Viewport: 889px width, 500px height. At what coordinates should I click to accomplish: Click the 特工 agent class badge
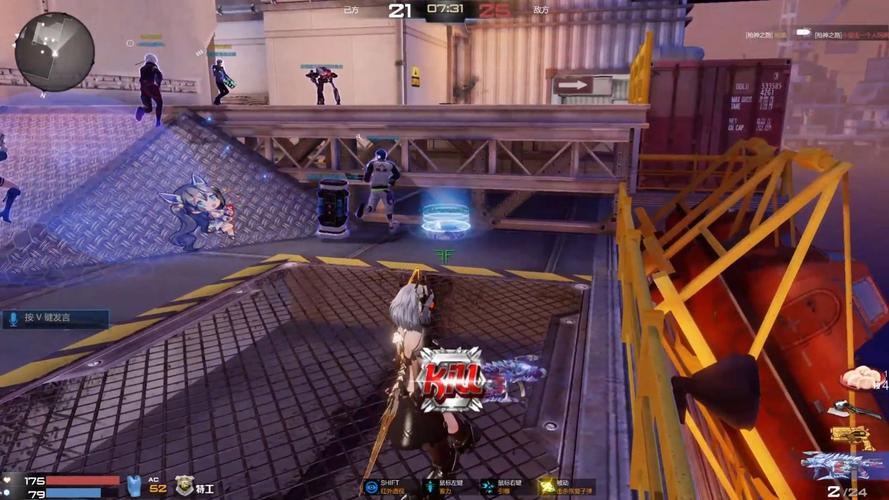184,486
